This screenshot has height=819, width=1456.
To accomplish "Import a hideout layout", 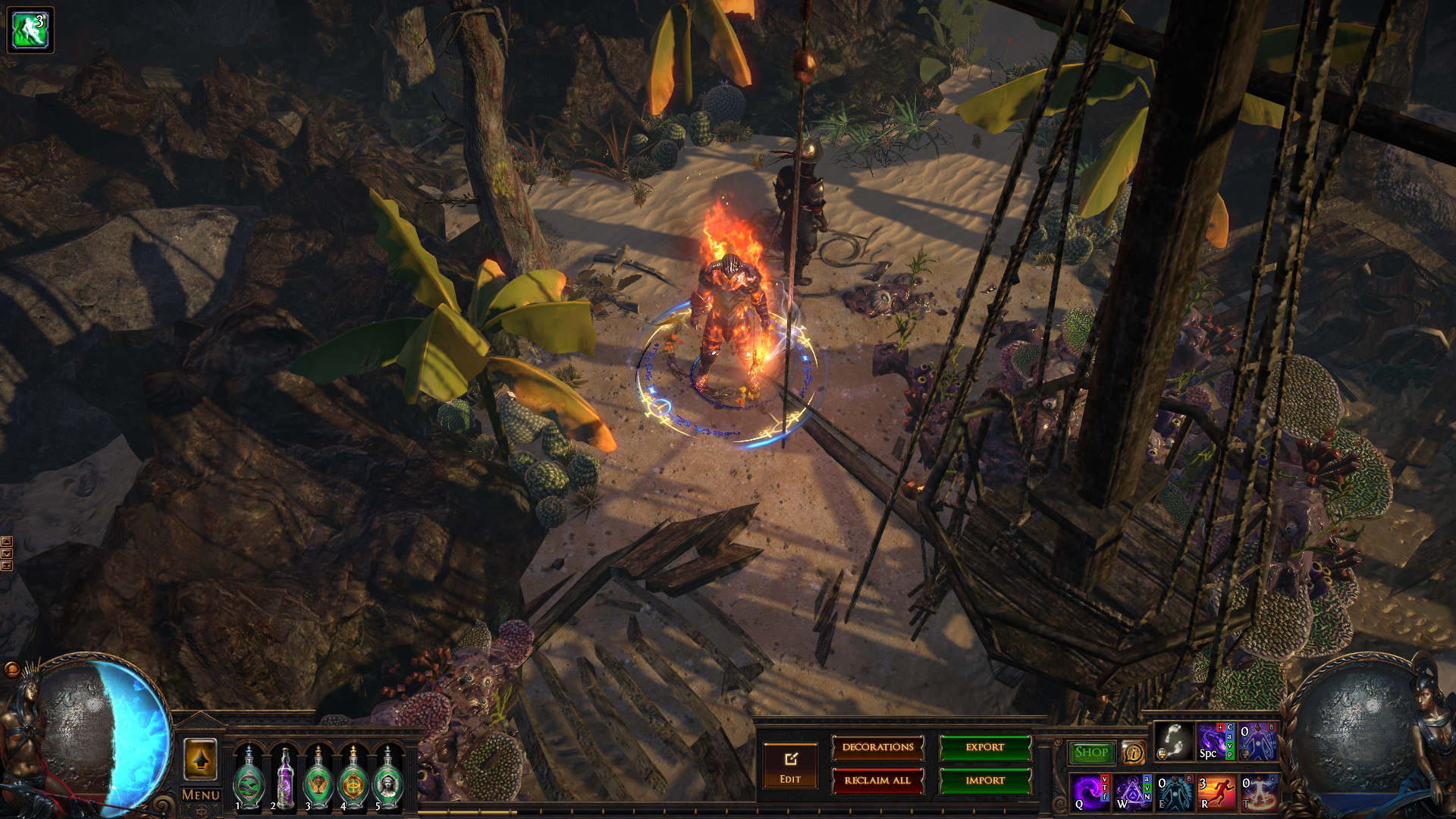I will [985, 780].
